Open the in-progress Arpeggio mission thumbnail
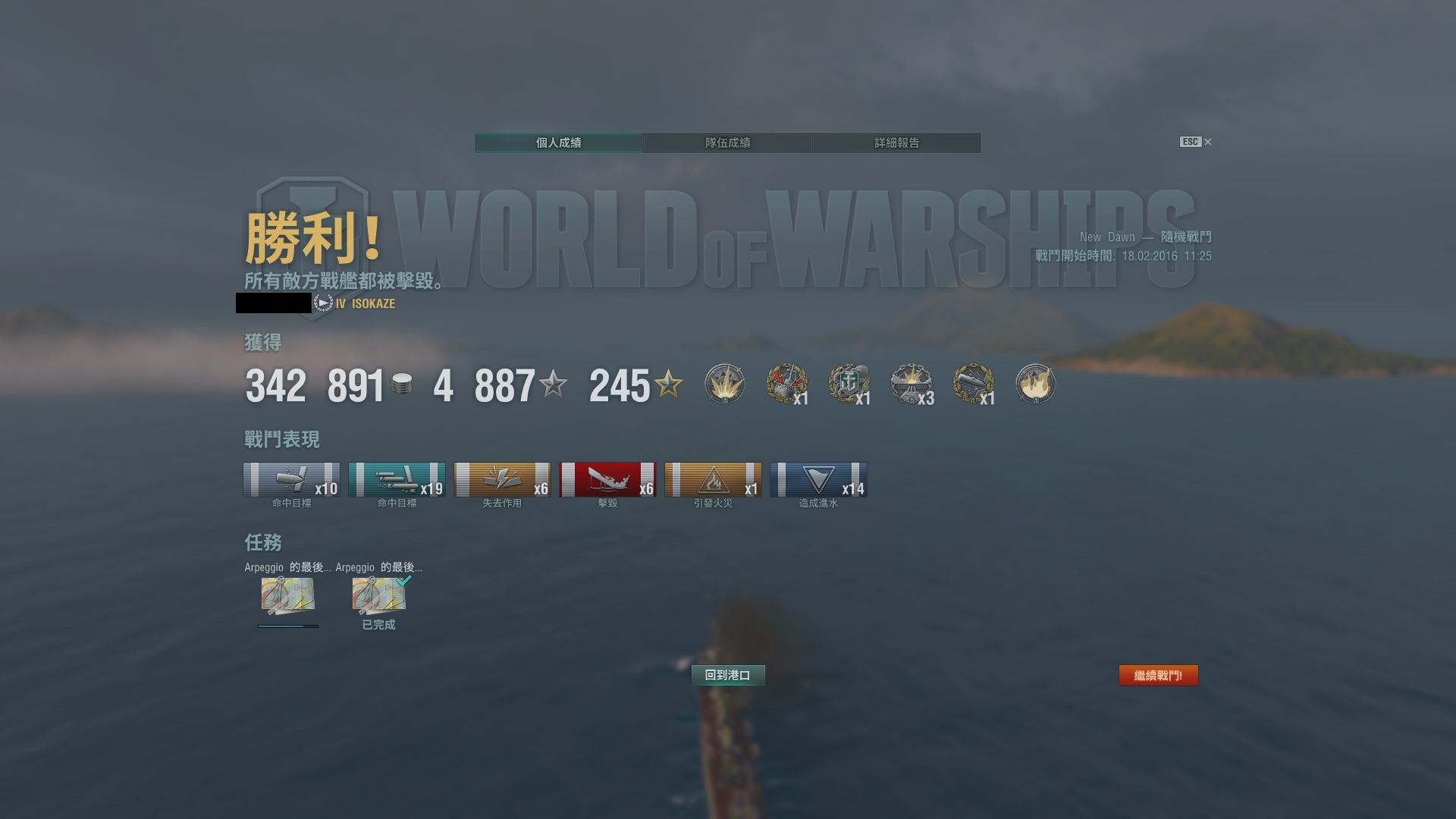Screen dimensions: 1456x819 pyautogui.click(x=287, y=595)
